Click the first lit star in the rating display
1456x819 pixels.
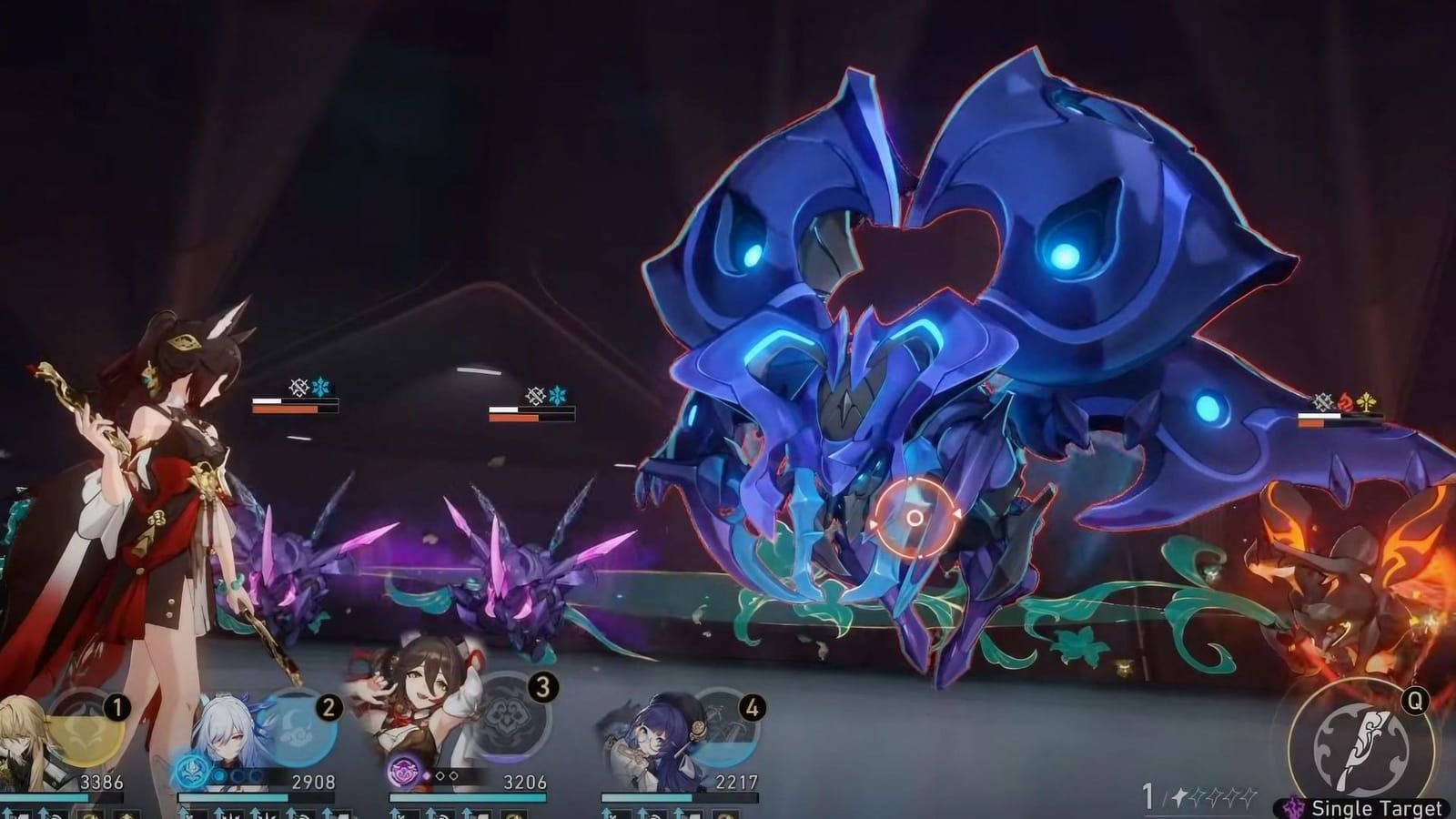(1179, 798)
